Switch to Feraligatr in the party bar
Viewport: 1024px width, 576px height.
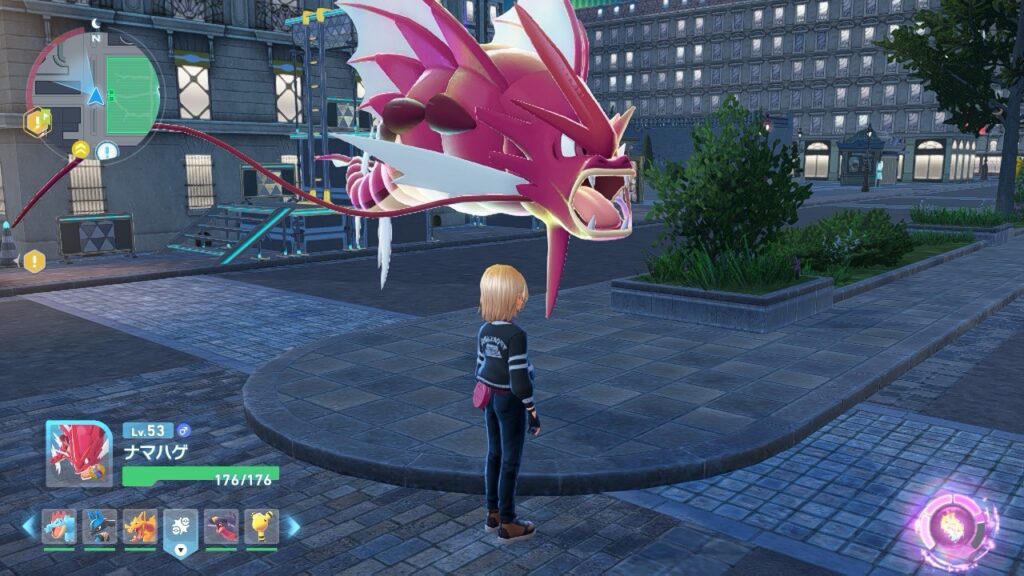click(59, 526)
